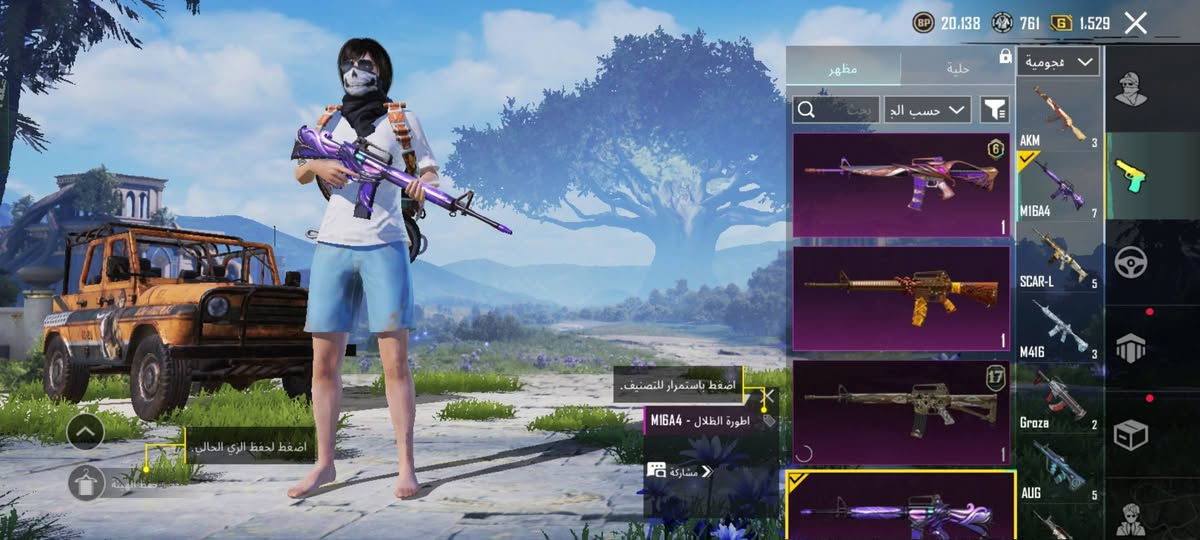Image resolution: width=1200 pixels, height=540 pixels.
Task: Switch to the مظهر (appearance) tab
Action: 842,68
